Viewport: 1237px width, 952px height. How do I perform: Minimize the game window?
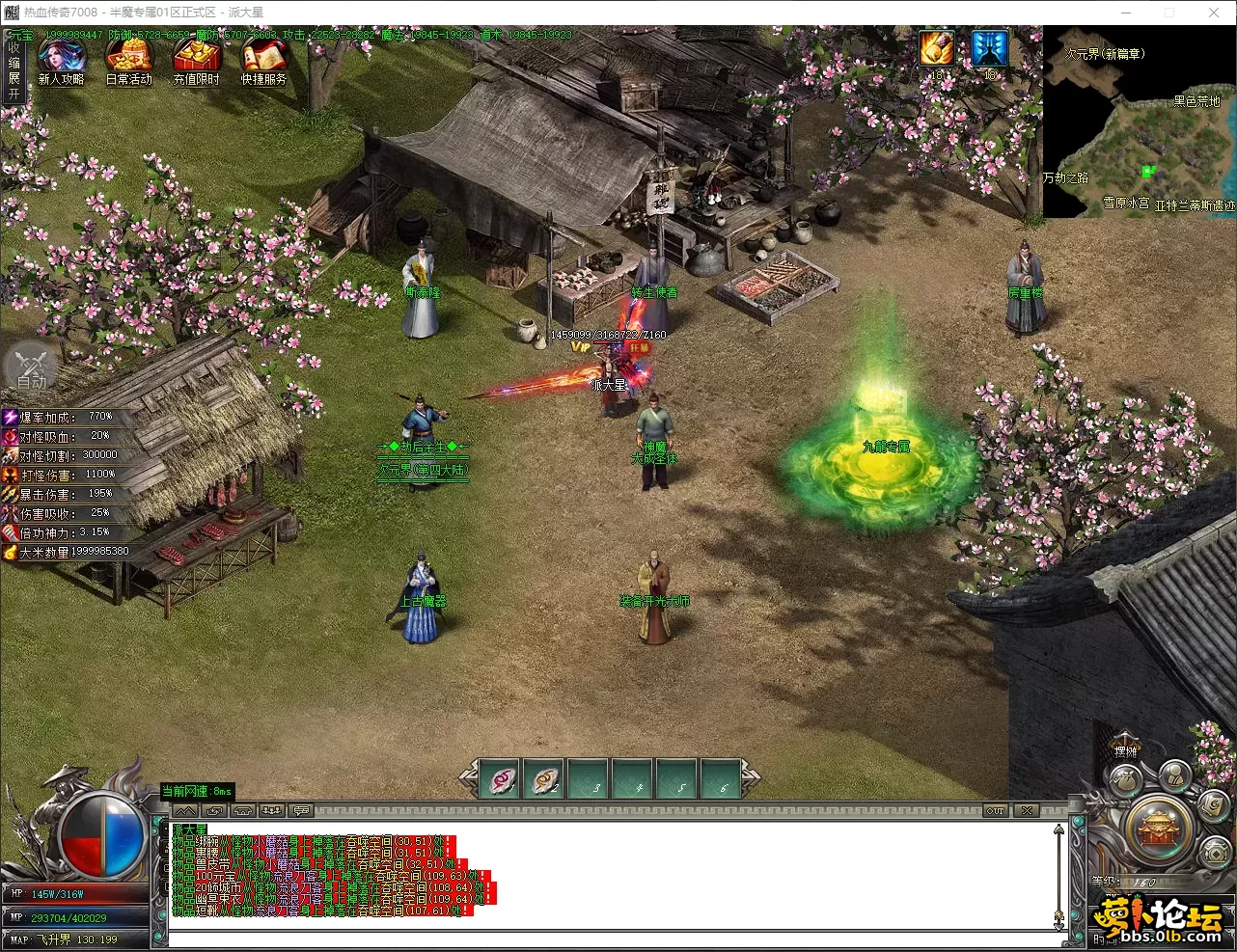click(x=1125, y=13)
